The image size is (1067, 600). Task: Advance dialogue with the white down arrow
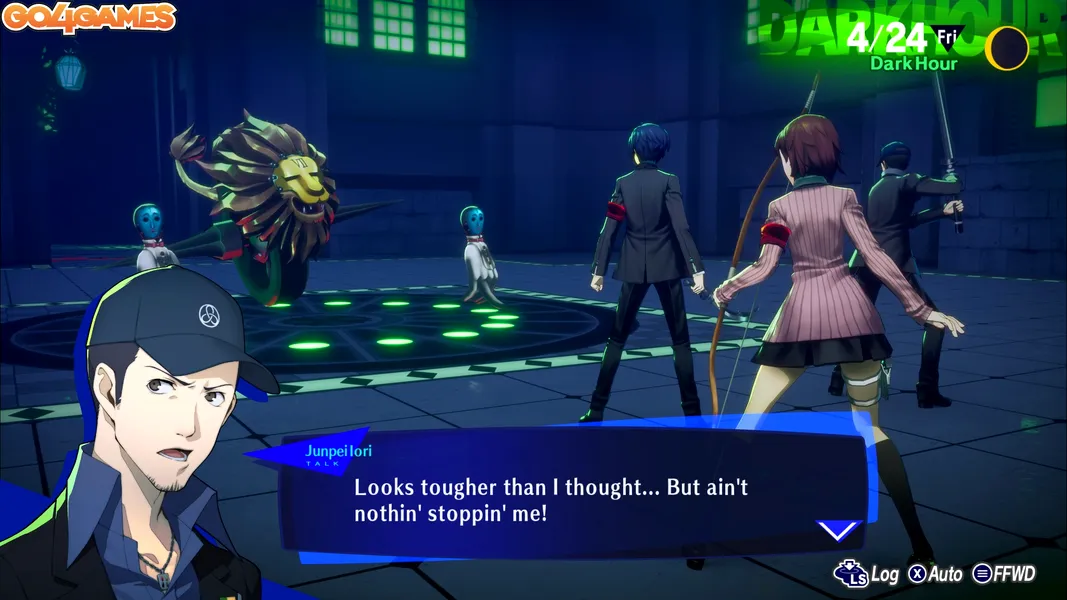[837, 530]
